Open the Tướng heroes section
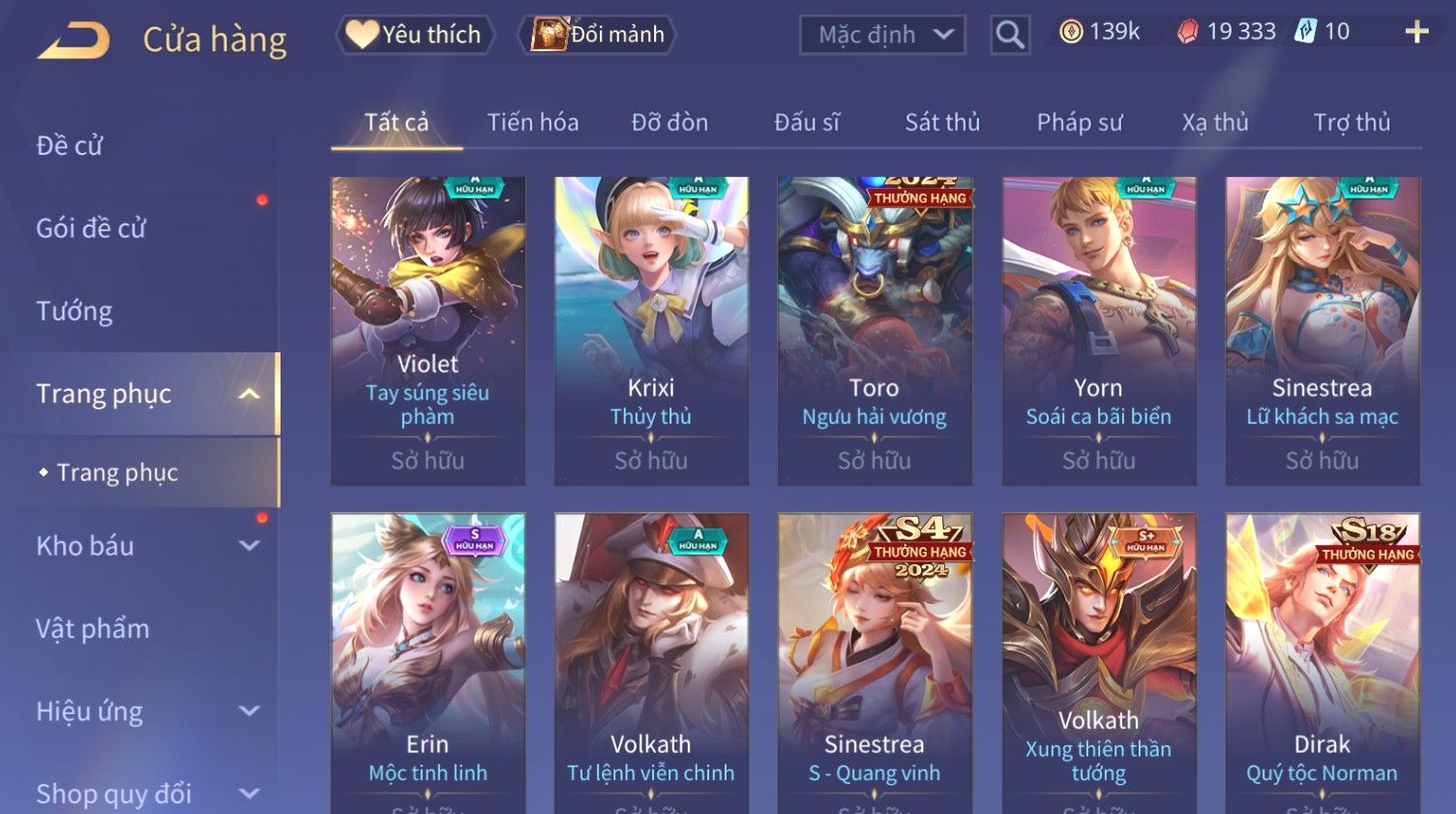The height and width of the screenshot is (814, 1456). coord(74,312)
